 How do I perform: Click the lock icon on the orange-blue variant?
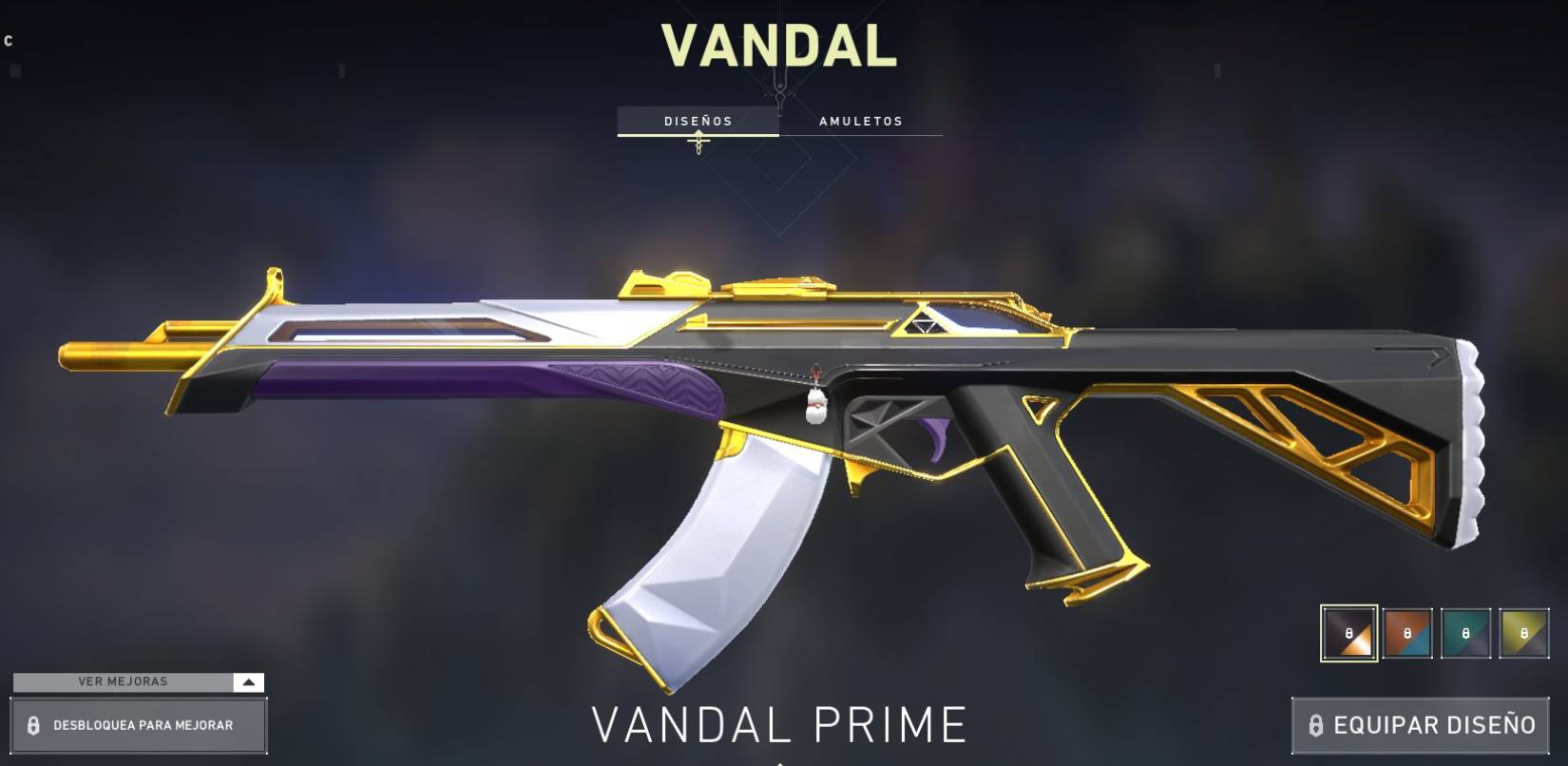click(1405, 632)
